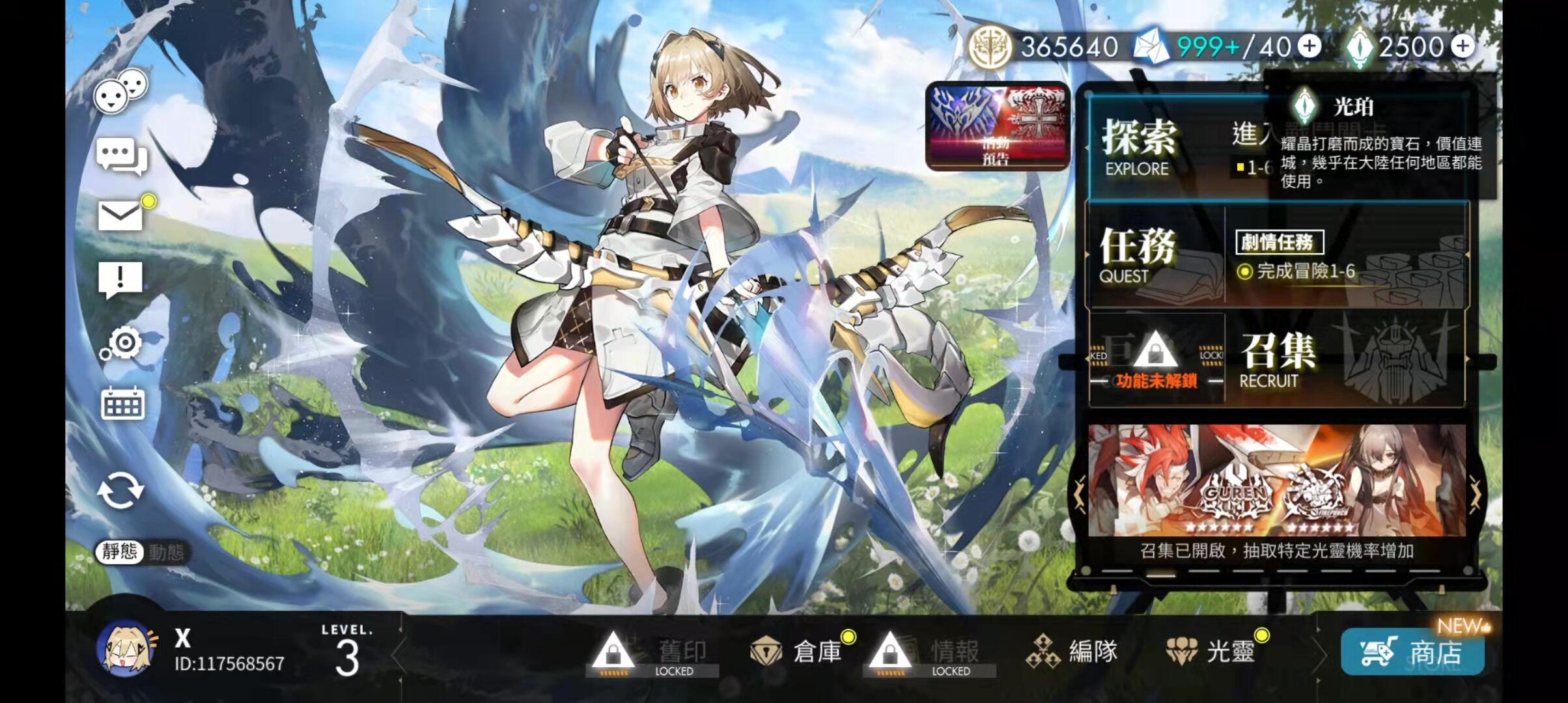Image resolution: width=1568 pixels, height=703 pixels.
Task: Tap the Guren recruit promotion banner
Action: [x=1276, y=480]
